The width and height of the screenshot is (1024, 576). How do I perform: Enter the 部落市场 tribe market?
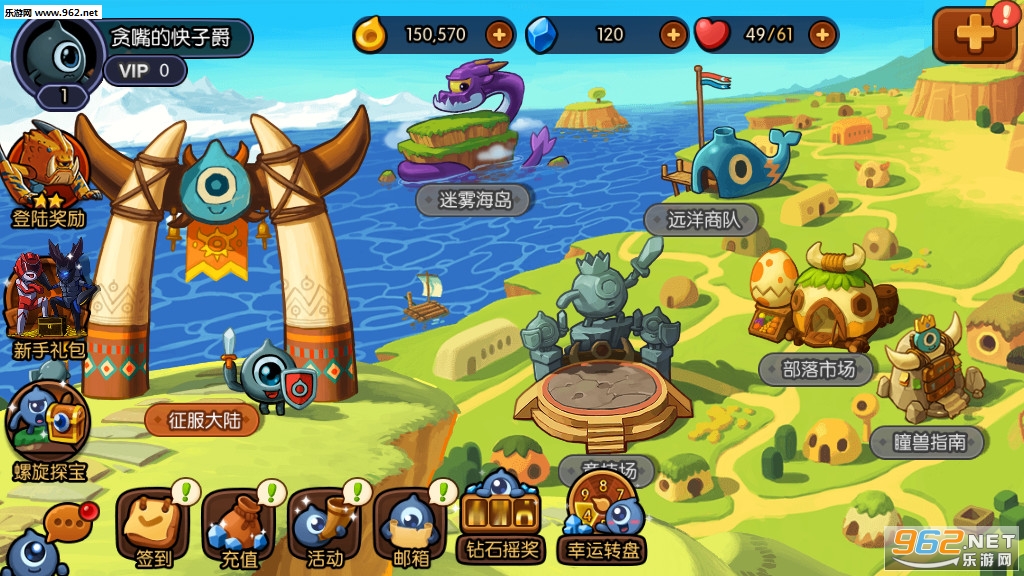tap(818, 369)
